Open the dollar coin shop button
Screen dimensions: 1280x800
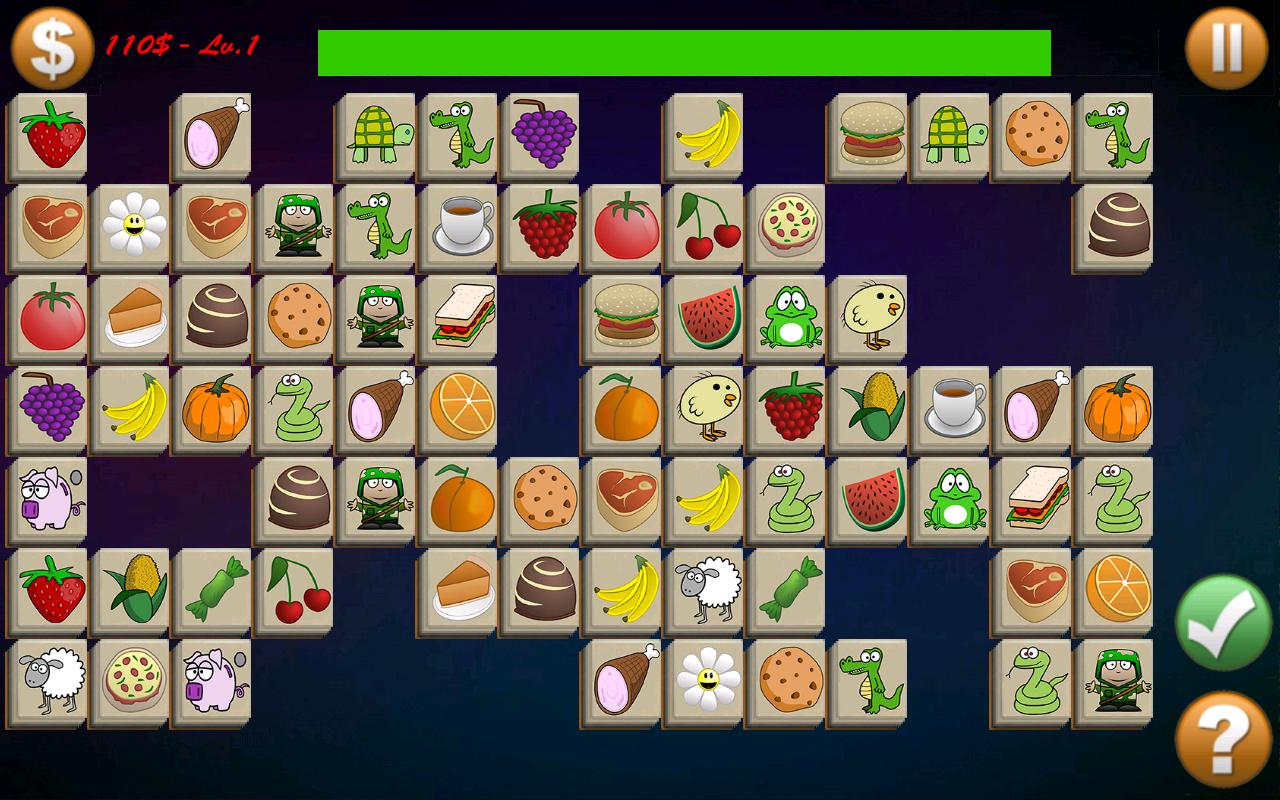tap(52, 48)
